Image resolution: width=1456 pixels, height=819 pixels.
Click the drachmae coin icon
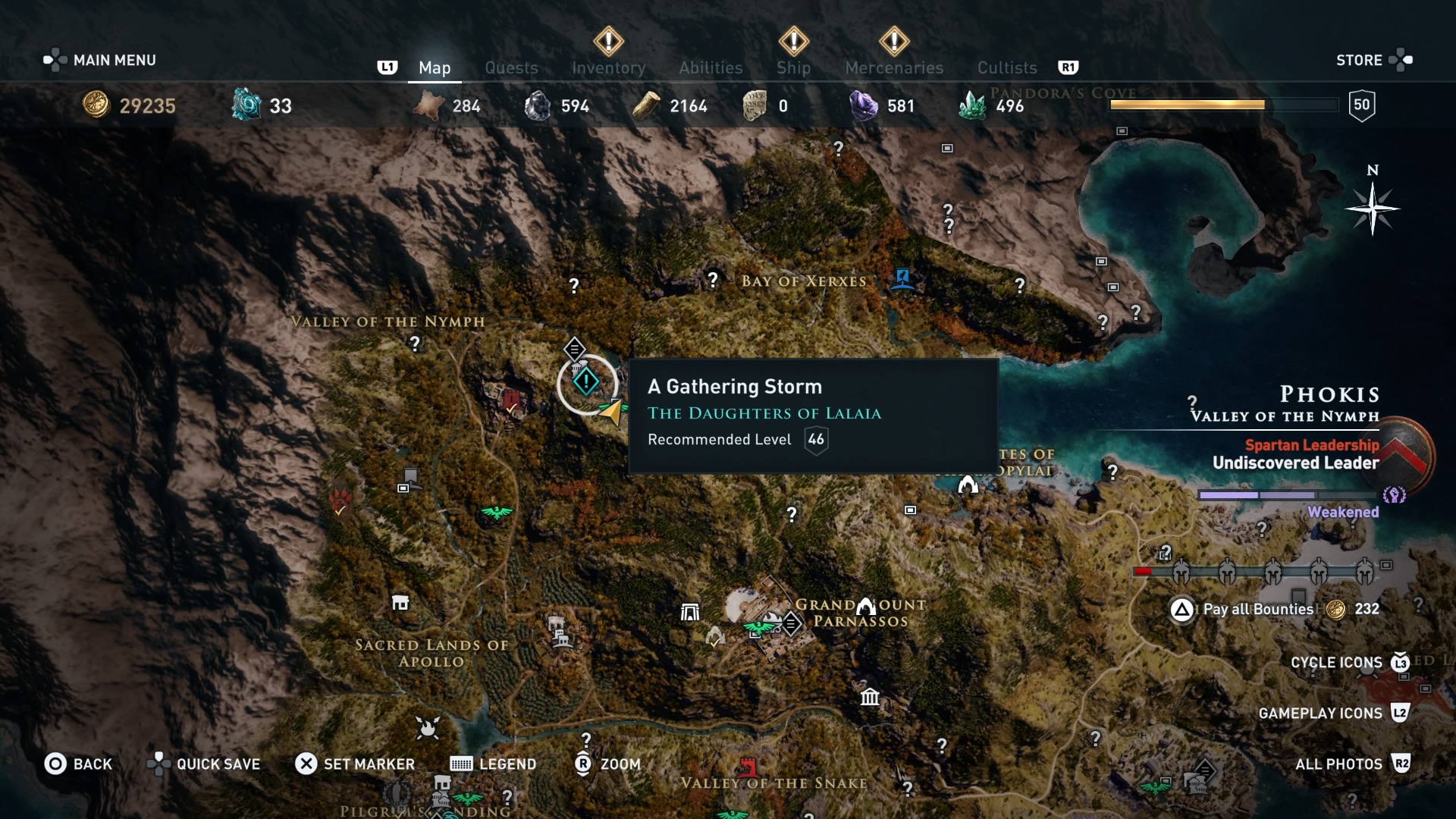click(95, 105)
